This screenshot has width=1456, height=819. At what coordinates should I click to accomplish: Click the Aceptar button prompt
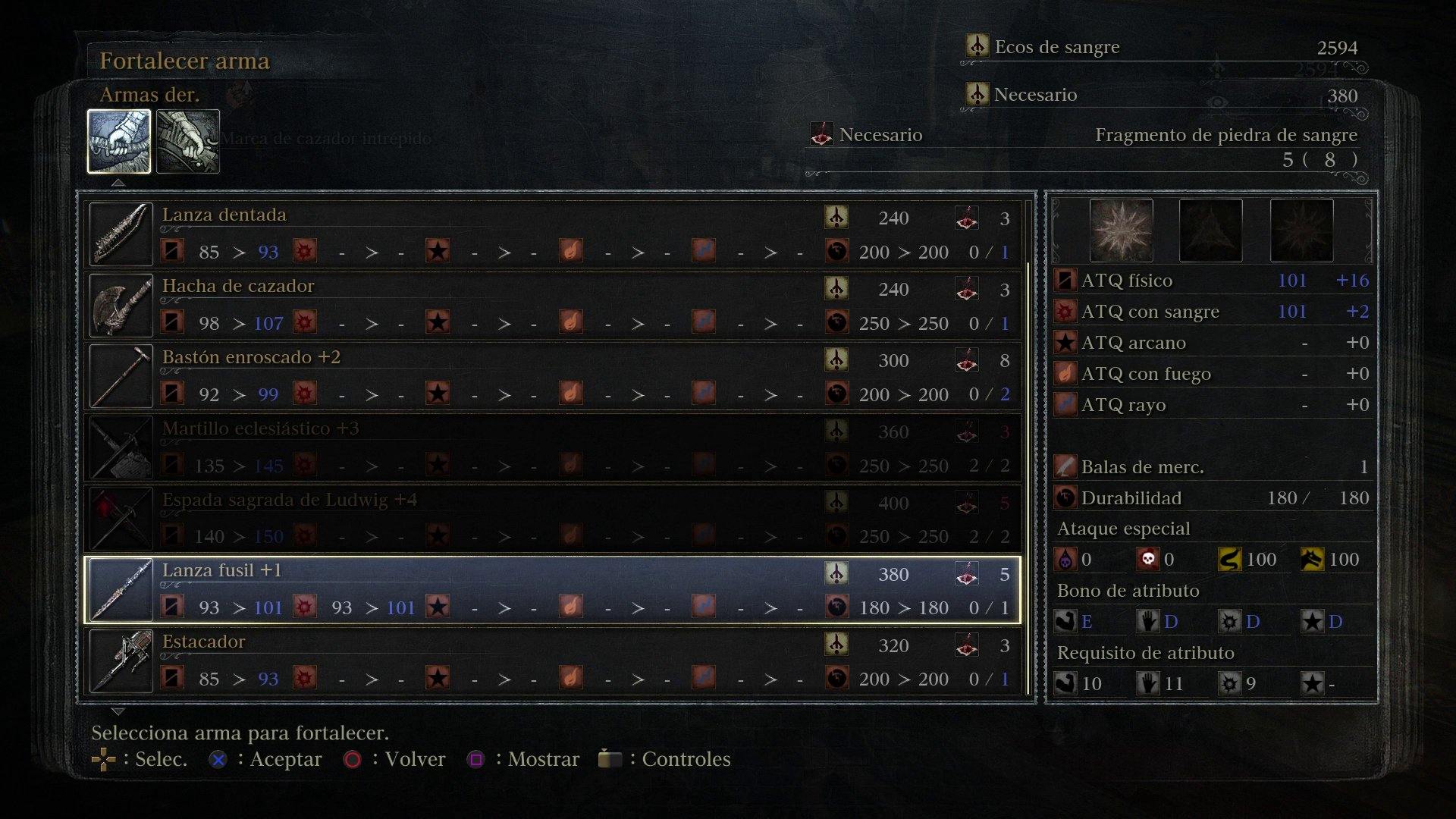[218, 758]
